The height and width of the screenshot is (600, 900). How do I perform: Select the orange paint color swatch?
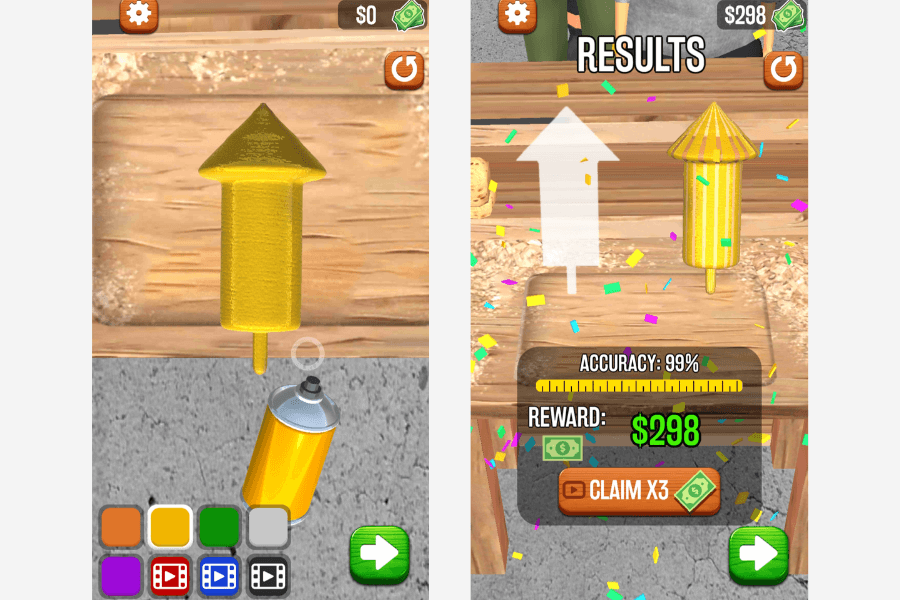pyautogui.click(x=121, y=526)
